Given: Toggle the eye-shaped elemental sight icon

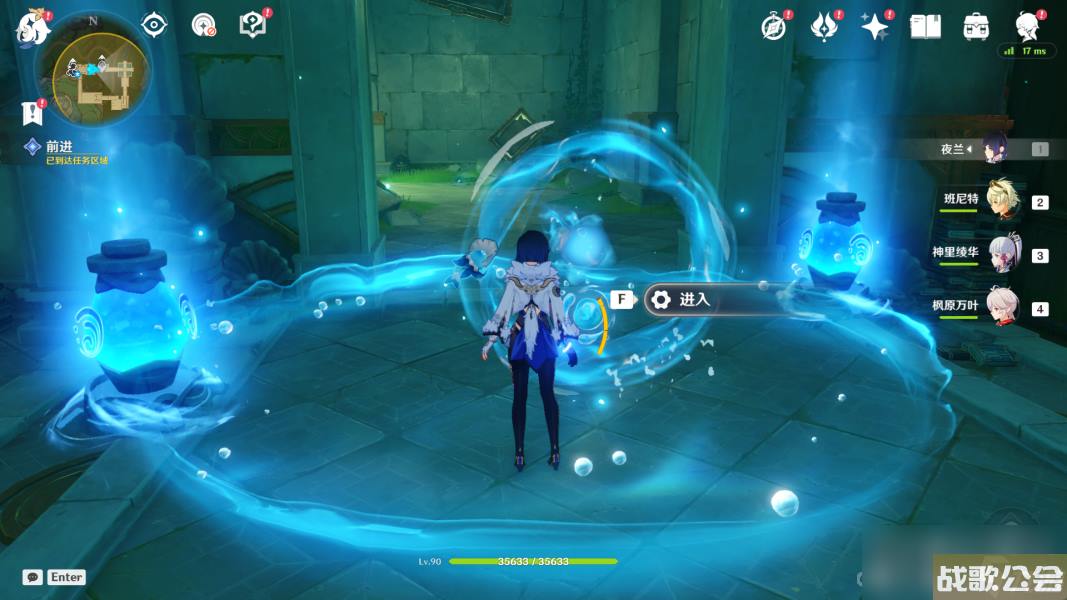Looking at the screenshot, I should click(154, 25).
